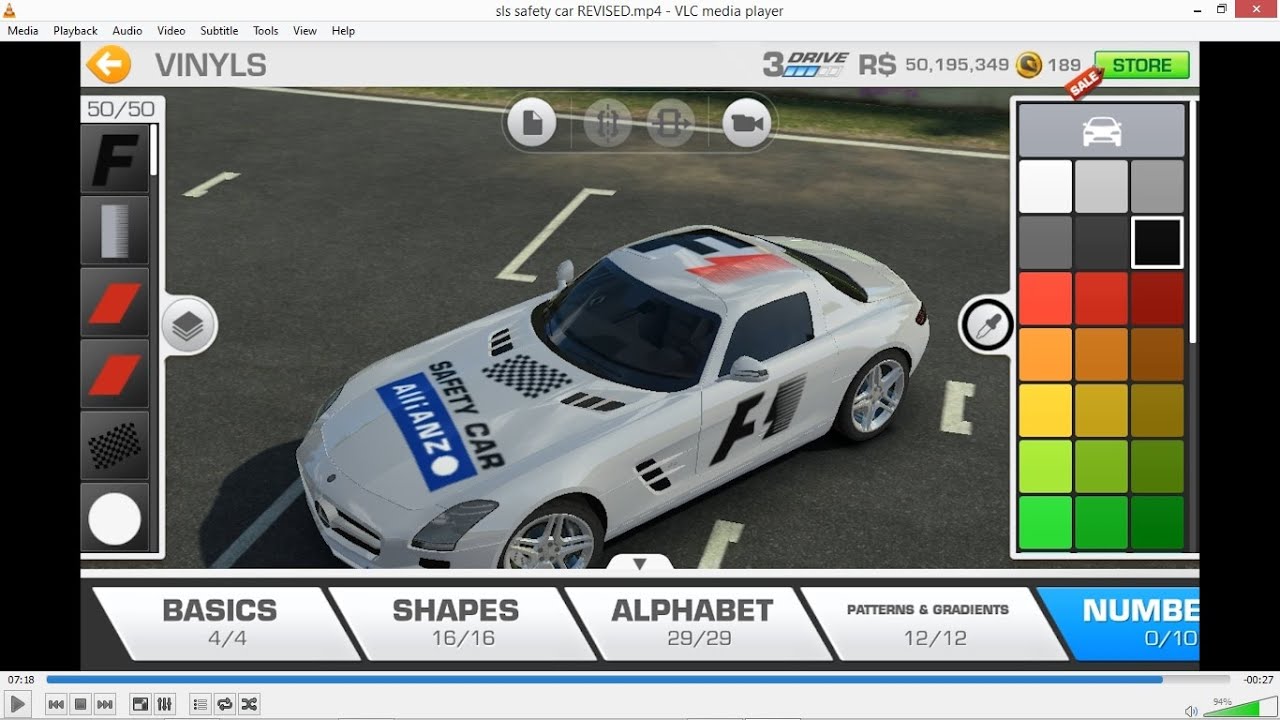This screenshot has width=1280, height=720.
Task: Collapse the category panel with down arrow
Action: [640, 564]
